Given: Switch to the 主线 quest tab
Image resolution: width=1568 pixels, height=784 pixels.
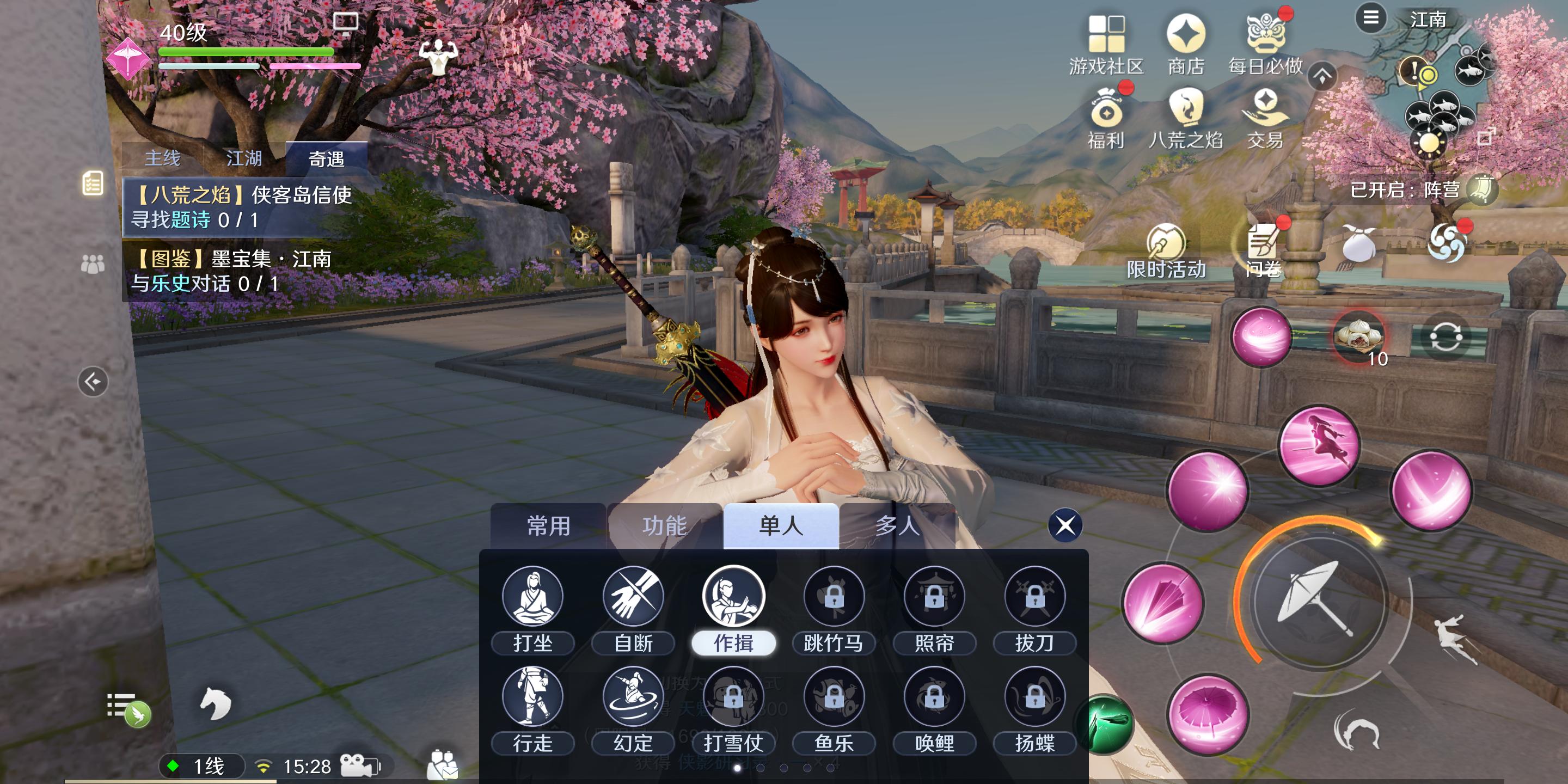Looking at the screenshot, I should tap(163, 158).
